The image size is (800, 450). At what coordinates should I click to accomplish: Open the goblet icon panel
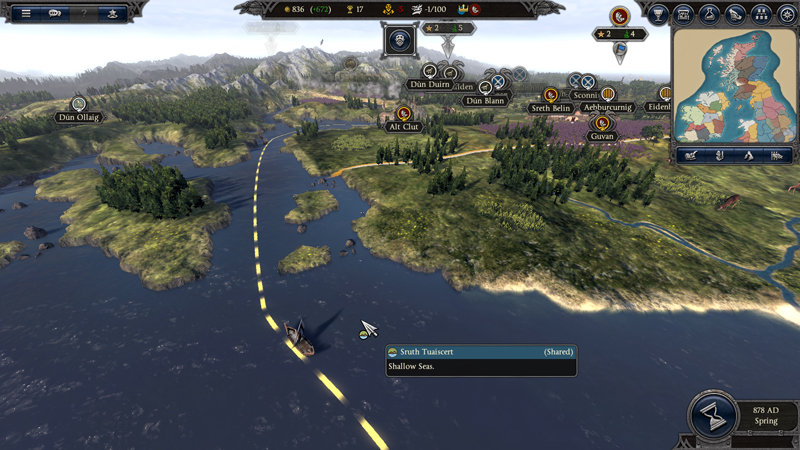[x=658, y=14]
